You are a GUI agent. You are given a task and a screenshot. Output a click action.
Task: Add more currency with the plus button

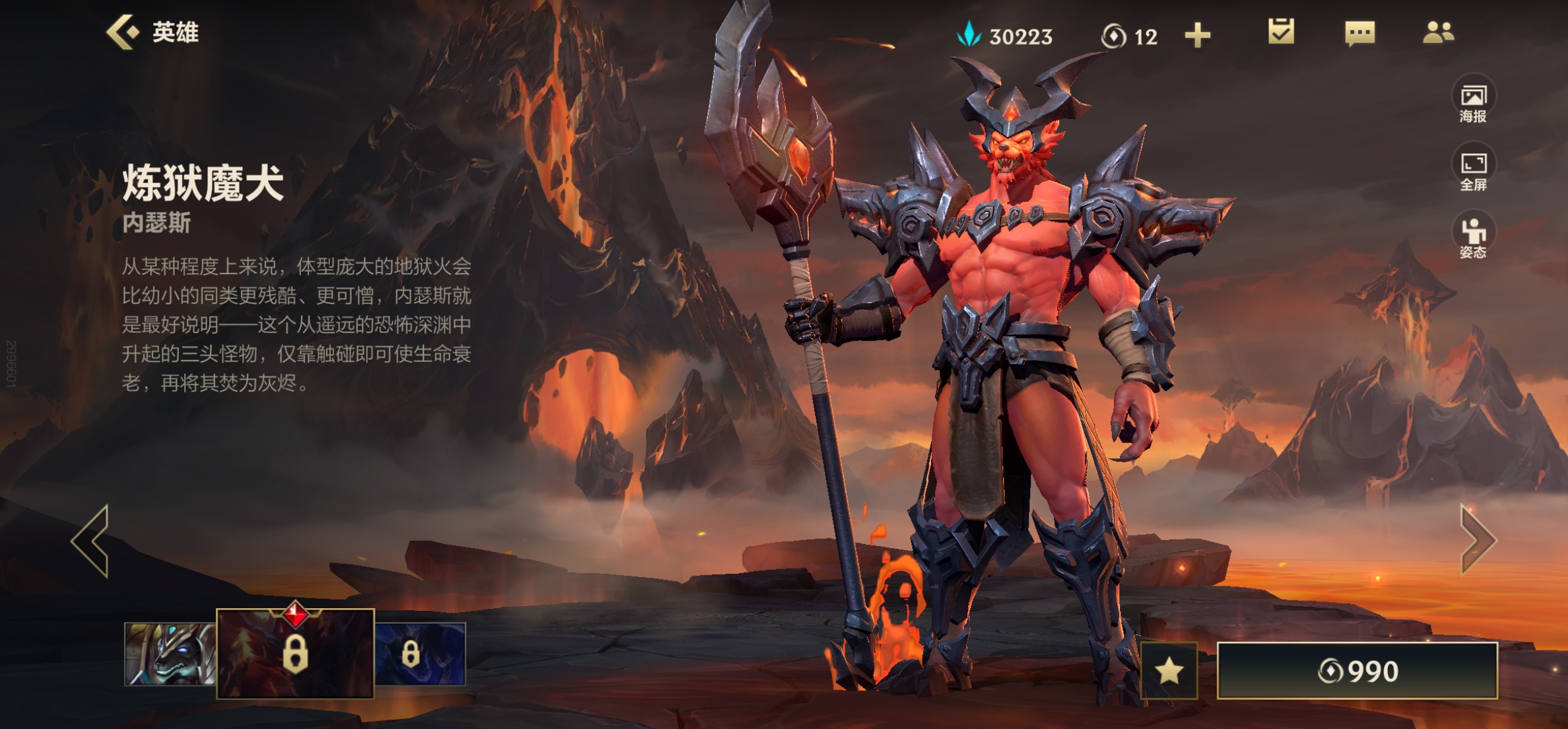tap(1197, 36)
